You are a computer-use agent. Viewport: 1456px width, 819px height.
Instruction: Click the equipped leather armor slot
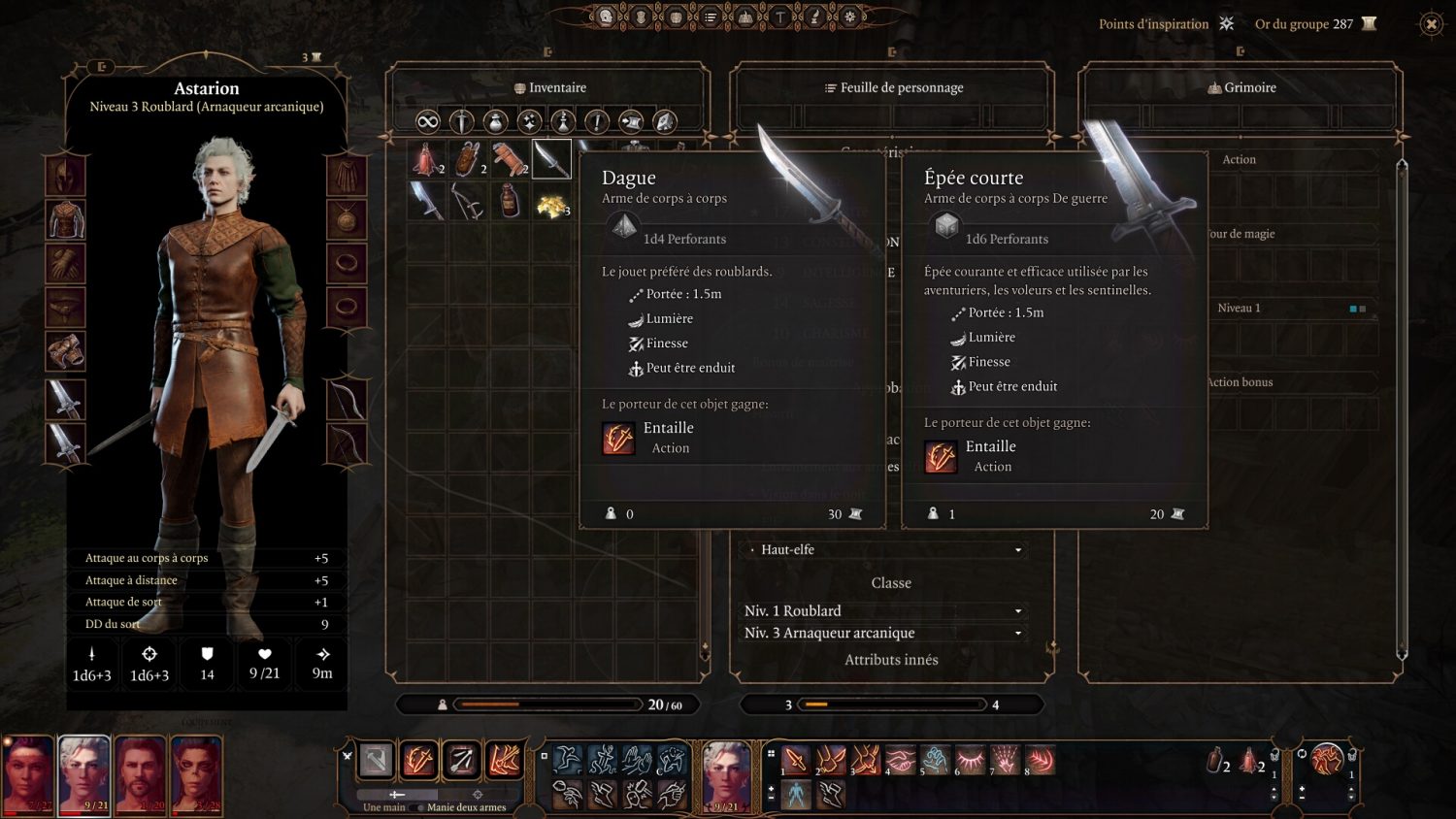pos(66,220)
